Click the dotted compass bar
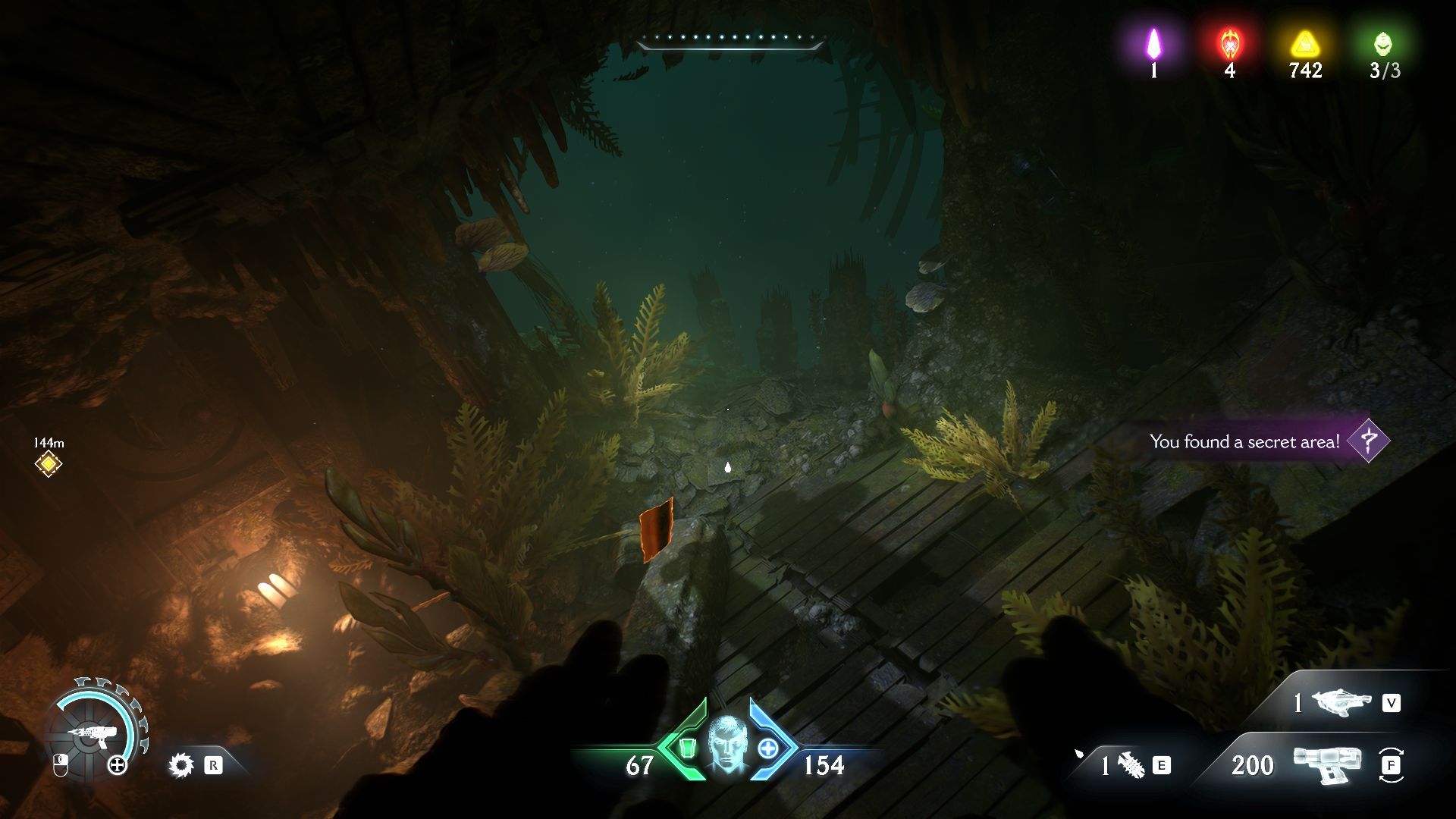The image size is (1456, 819). [730, 39]
